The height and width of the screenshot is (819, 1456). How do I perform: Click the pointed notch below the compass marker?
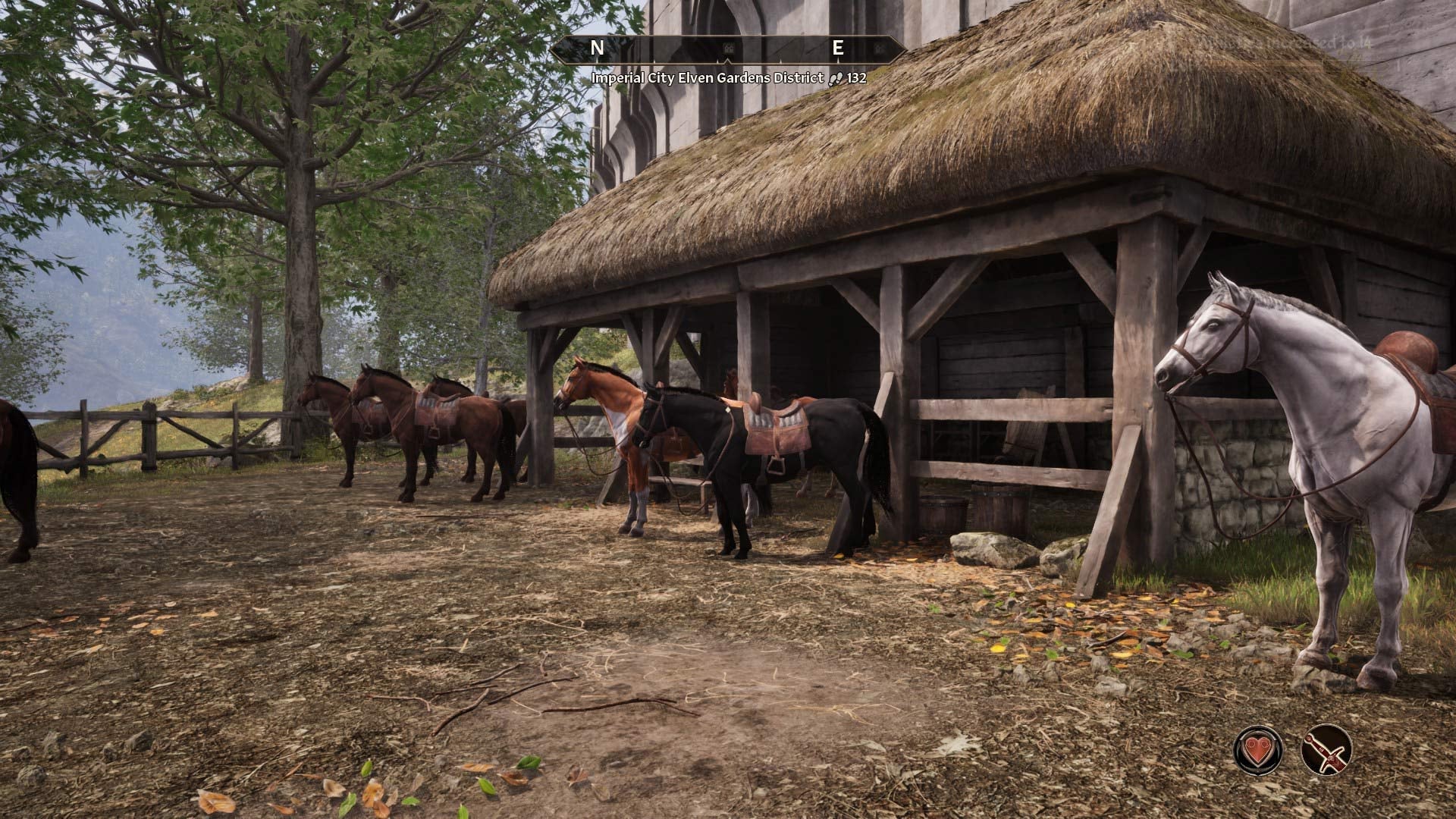tap(728, 61)
